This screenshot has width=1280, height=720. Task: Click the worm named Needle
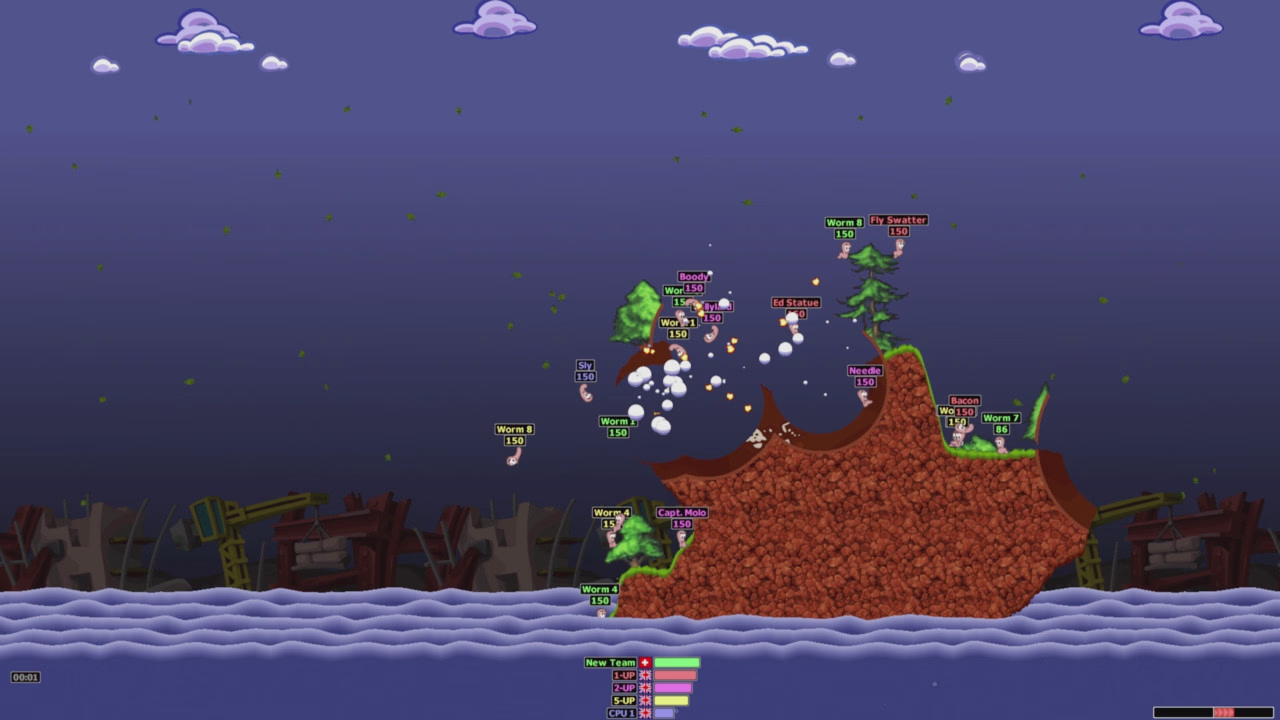tap(865, 398)
